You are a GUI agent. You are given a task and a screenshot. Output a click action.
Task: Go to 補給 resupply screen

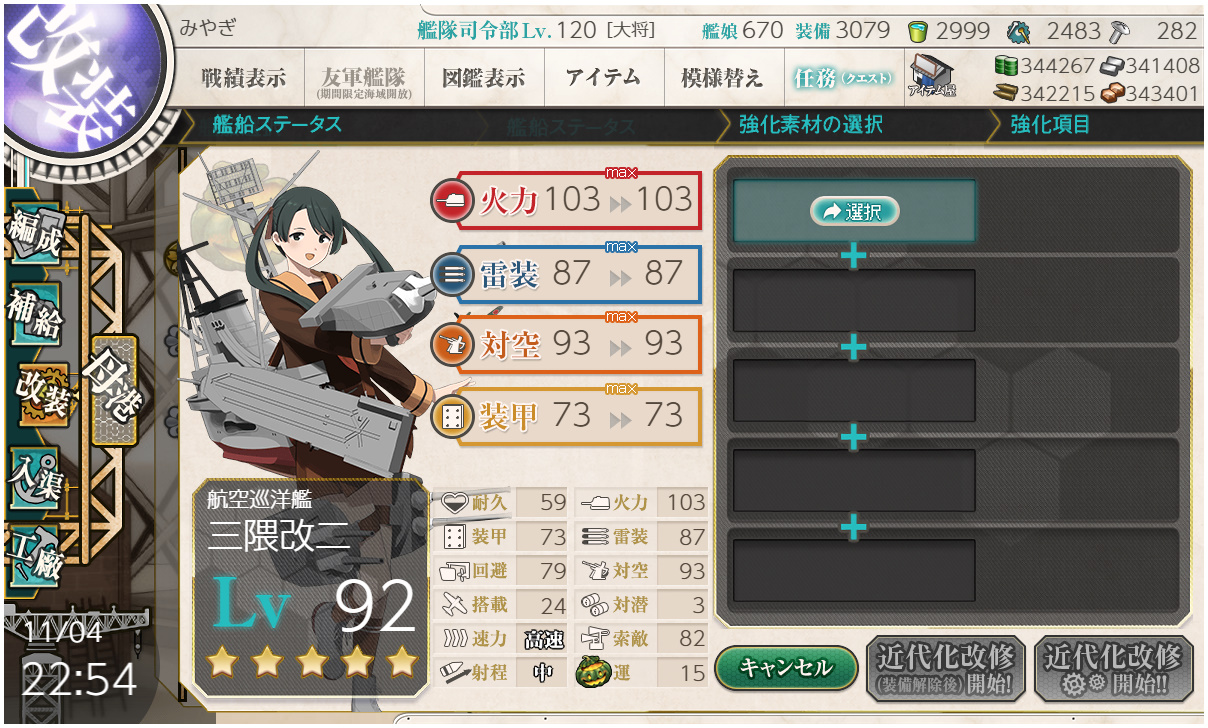[36, 313]
